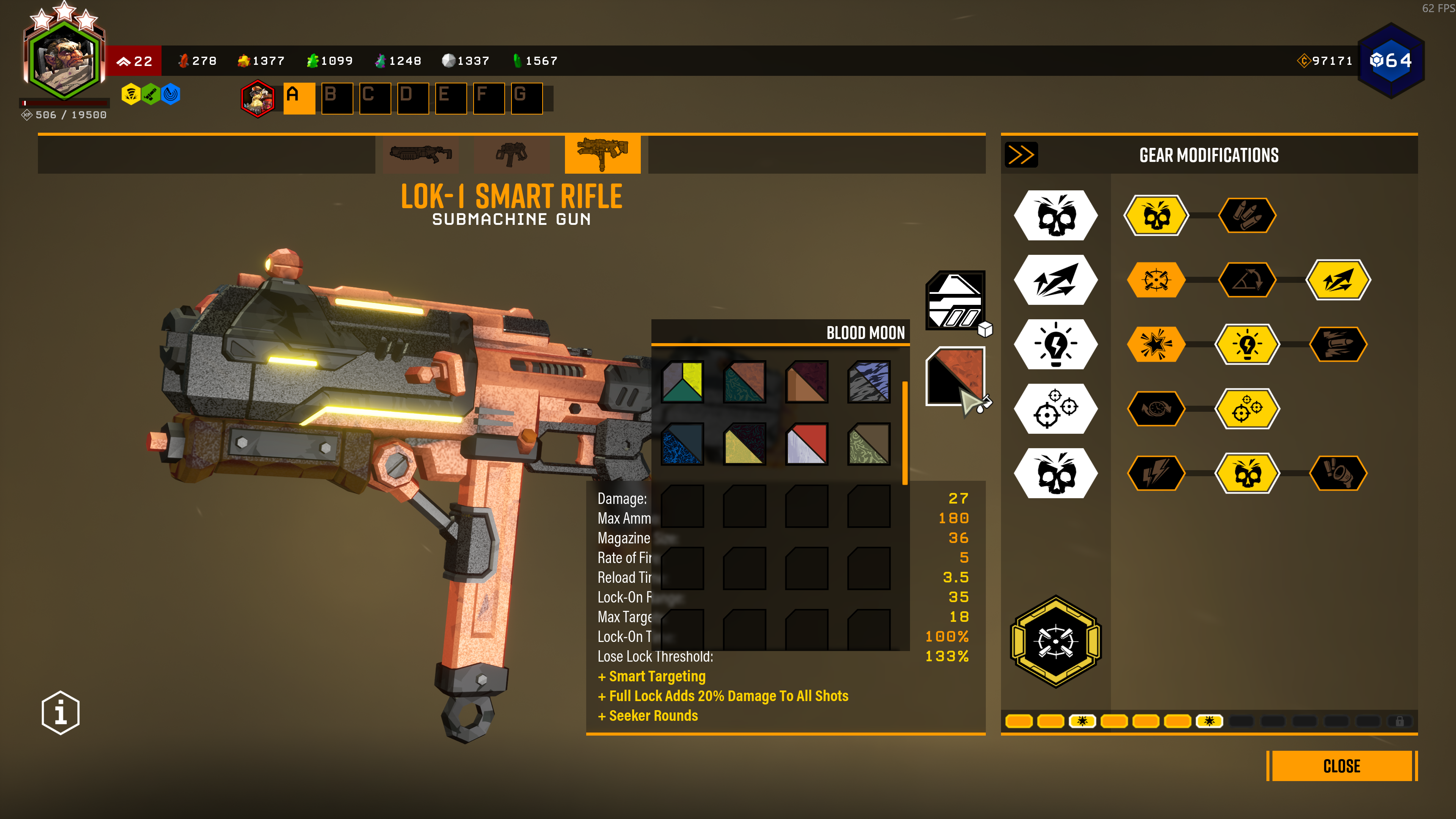The image size is (1456, 819).
Task: Switch to the shotgun weapon tab
Action: 420,154
